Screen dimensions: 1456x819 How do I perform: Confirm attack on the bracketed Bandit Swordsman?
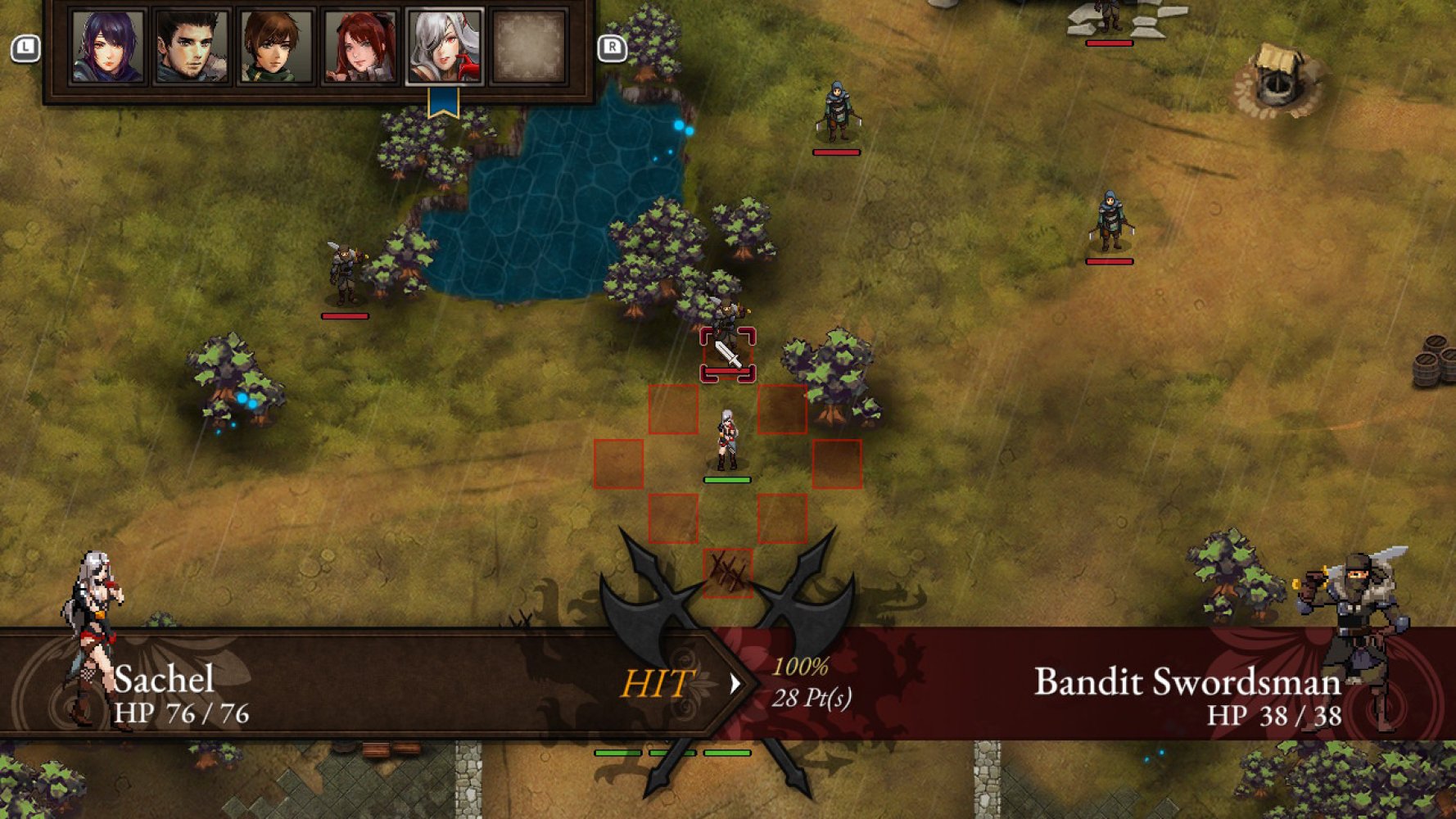[727, 354]
